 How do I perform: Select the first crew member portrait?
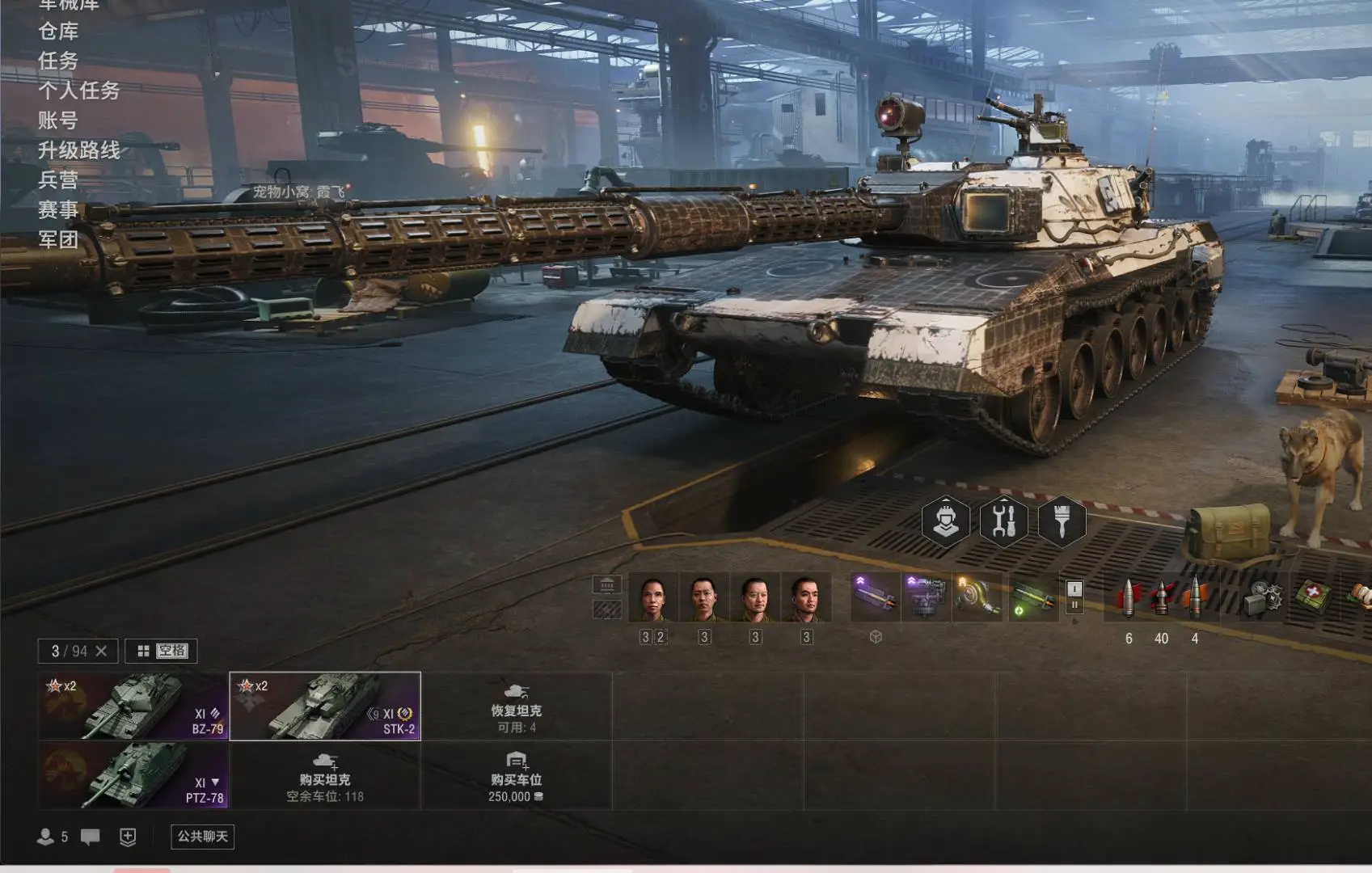(x=653, y=597)
